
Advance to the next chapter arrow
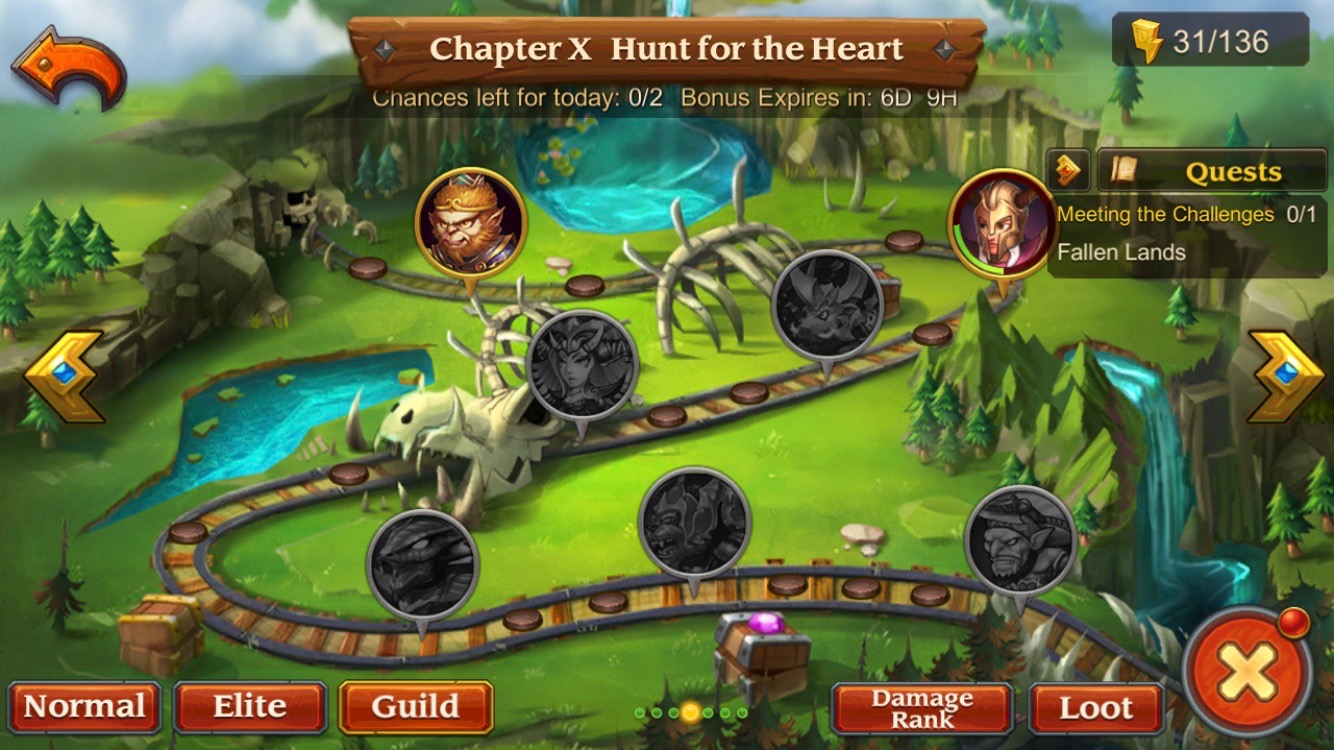pyautogui.click(x=1285, y=376)
